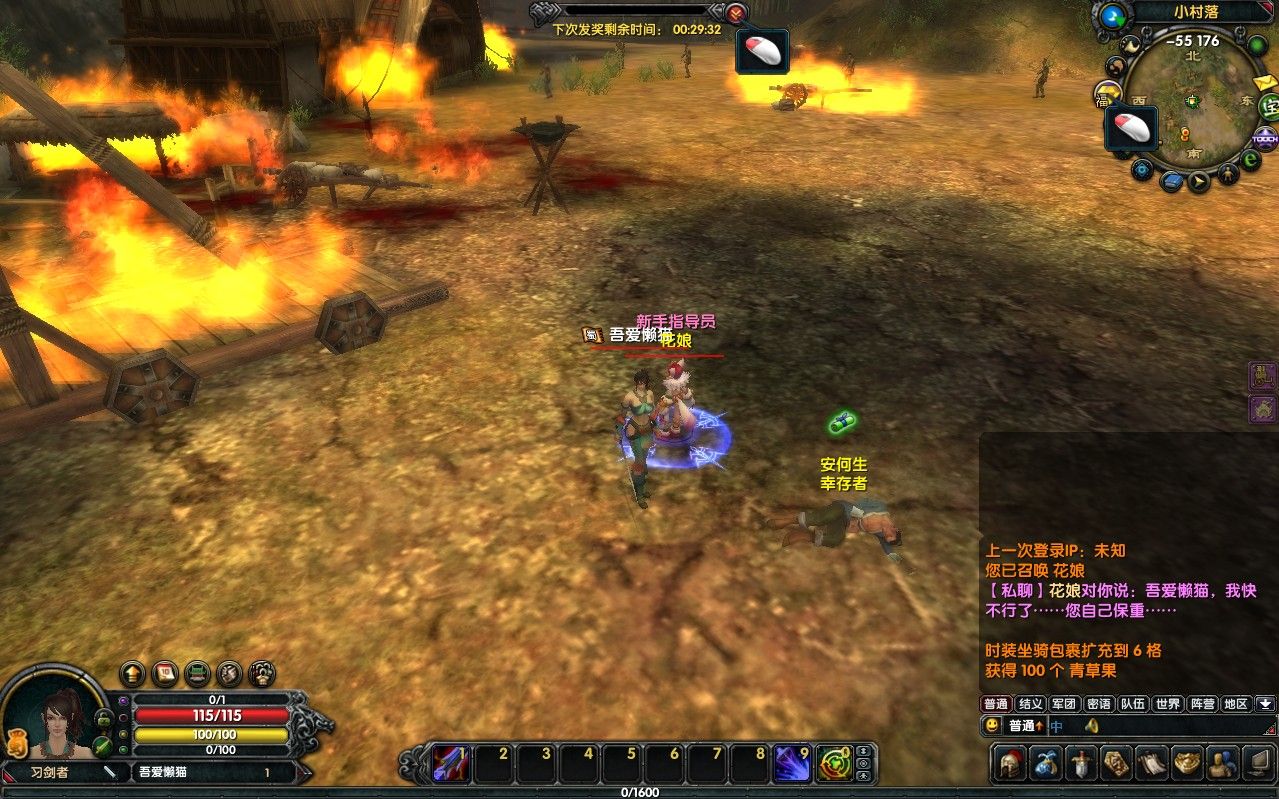Viewport: 1279px width, 799px height.
Task: Click the green 'e' button by minimap
Action: (1249, 159)
